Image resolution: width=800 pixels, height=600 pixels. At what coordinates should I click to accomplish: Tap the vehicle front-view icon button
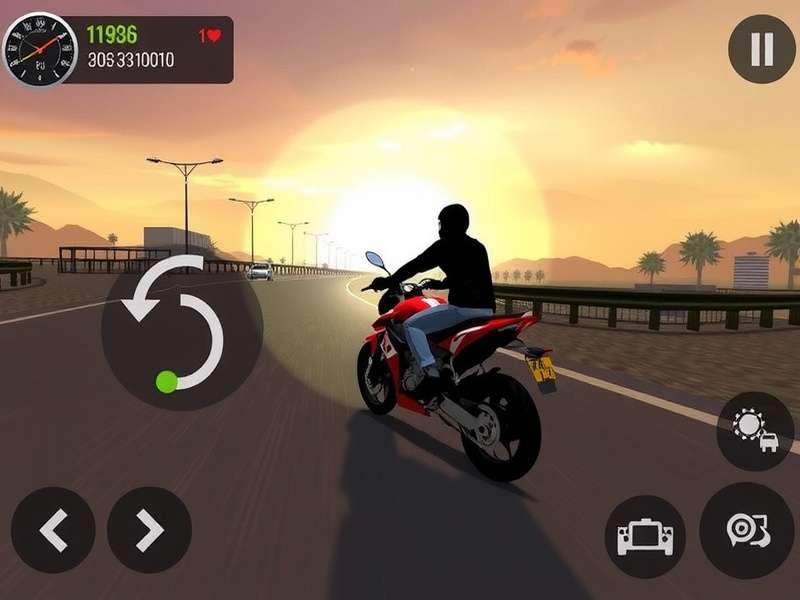point(645,537)
